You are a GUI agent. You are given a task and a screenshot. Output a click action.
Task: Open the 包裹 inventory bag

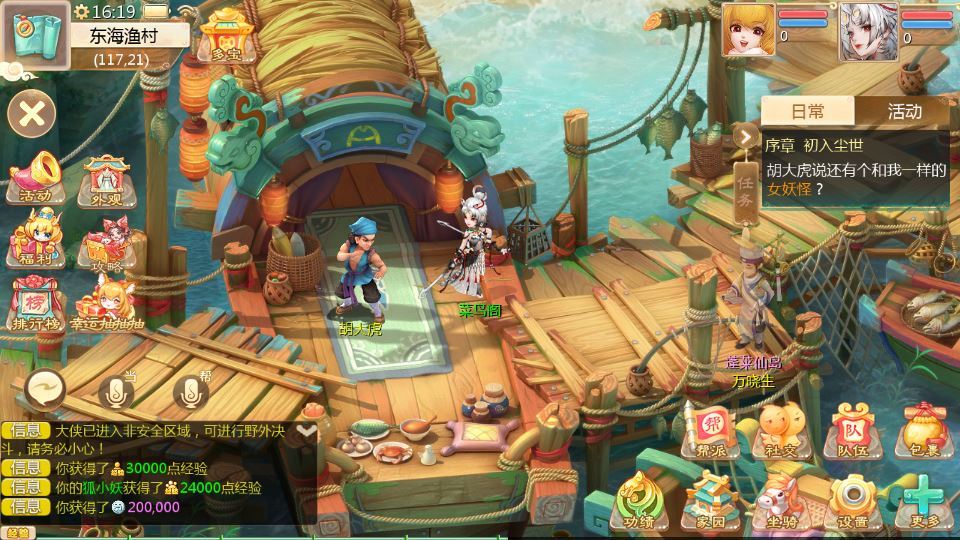[x=920, y=430]
